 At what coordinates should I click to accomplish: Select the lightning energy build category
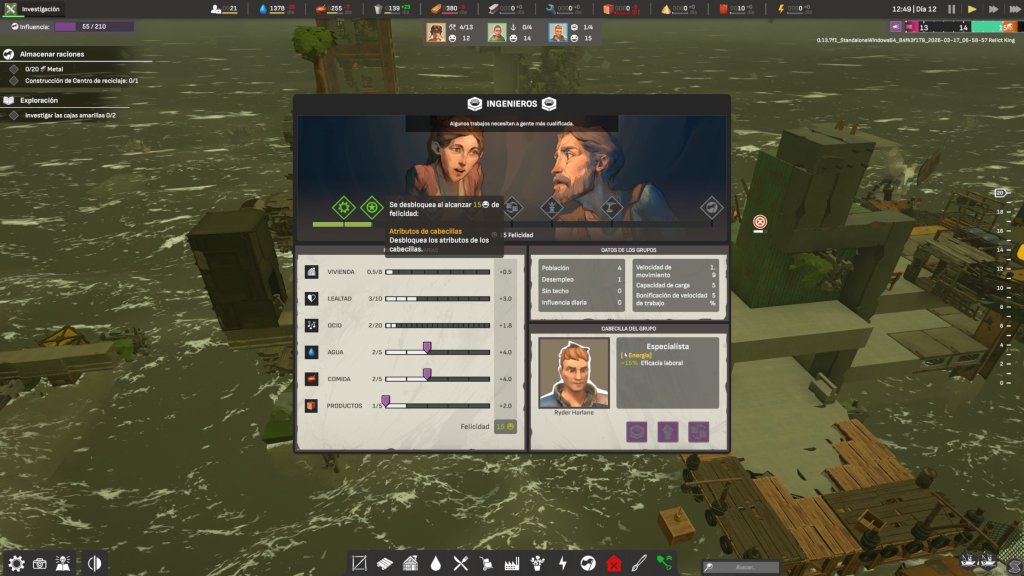pyautogui.click(x=562, y=563)
